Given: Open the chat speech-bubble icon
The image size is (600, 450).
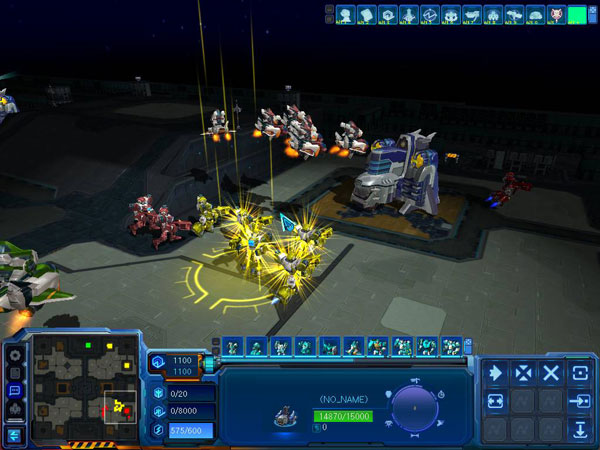Looking at the screenshot, I should tap(14, 390).
